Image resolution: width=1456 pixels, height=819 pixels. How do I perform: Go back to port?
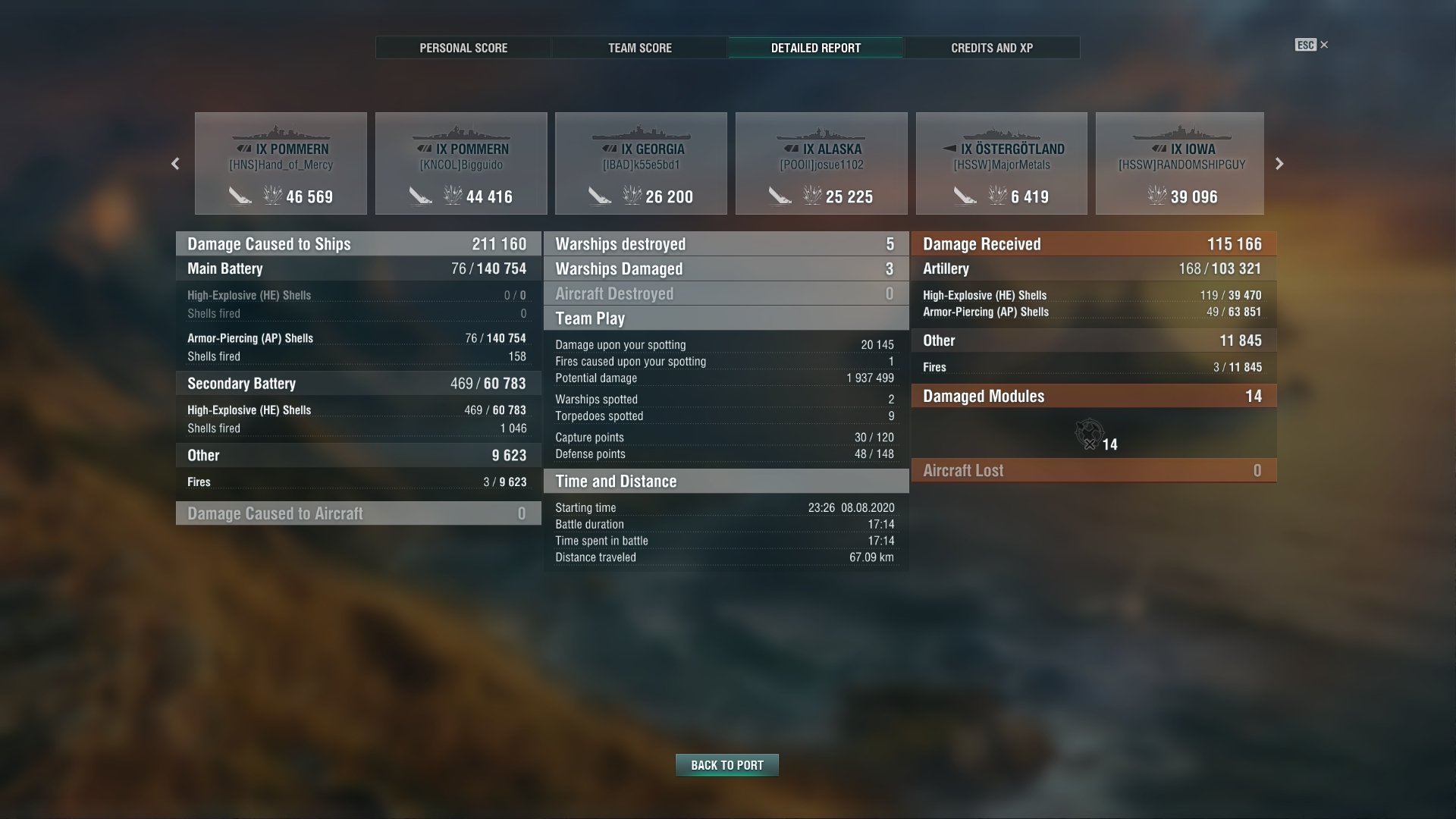[x=726, y=765]
